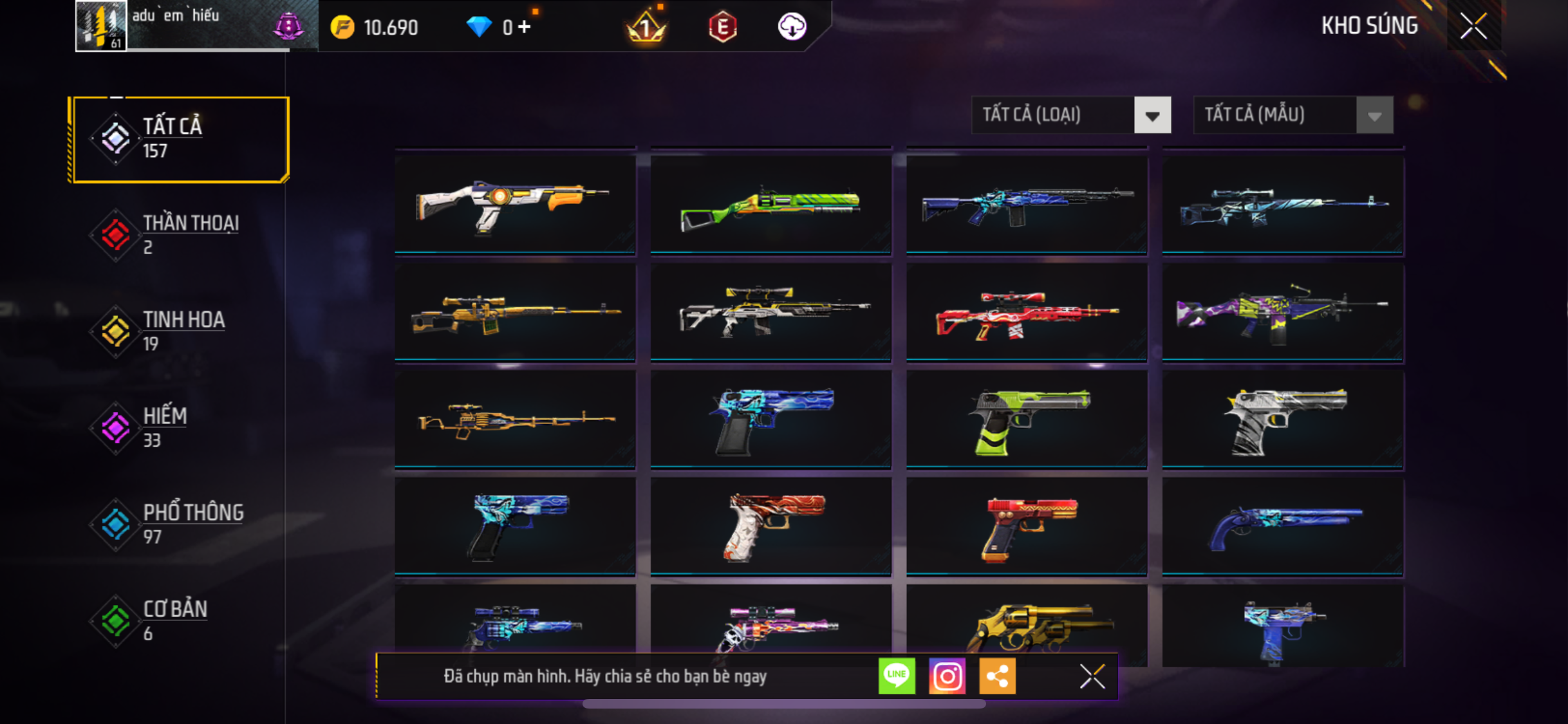Switch to the Thần Thoại category
1568x724 pixels.
tap(180, 235)
